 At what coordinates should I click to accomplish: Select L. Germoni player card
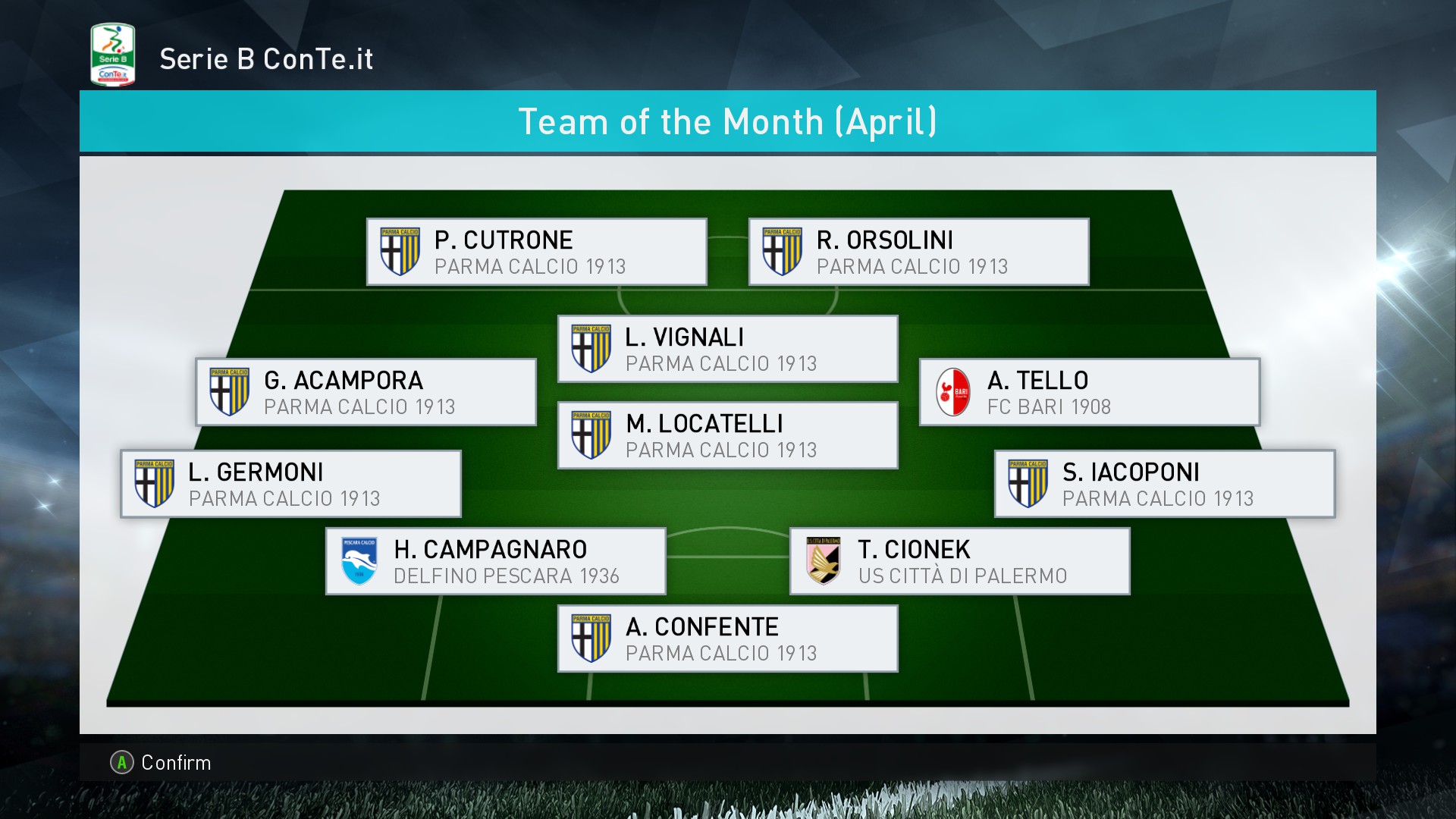(290, 485)
